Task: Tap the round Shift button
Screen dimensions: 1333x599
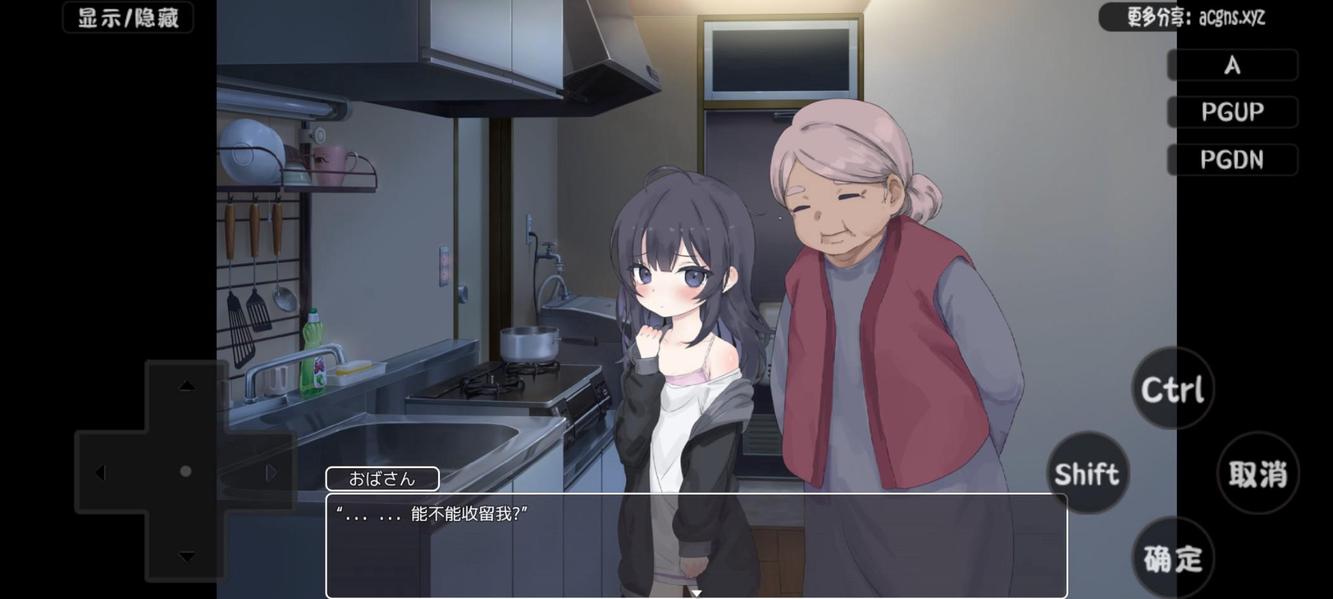Action: pyautogui.click(x=1087, y=473)
